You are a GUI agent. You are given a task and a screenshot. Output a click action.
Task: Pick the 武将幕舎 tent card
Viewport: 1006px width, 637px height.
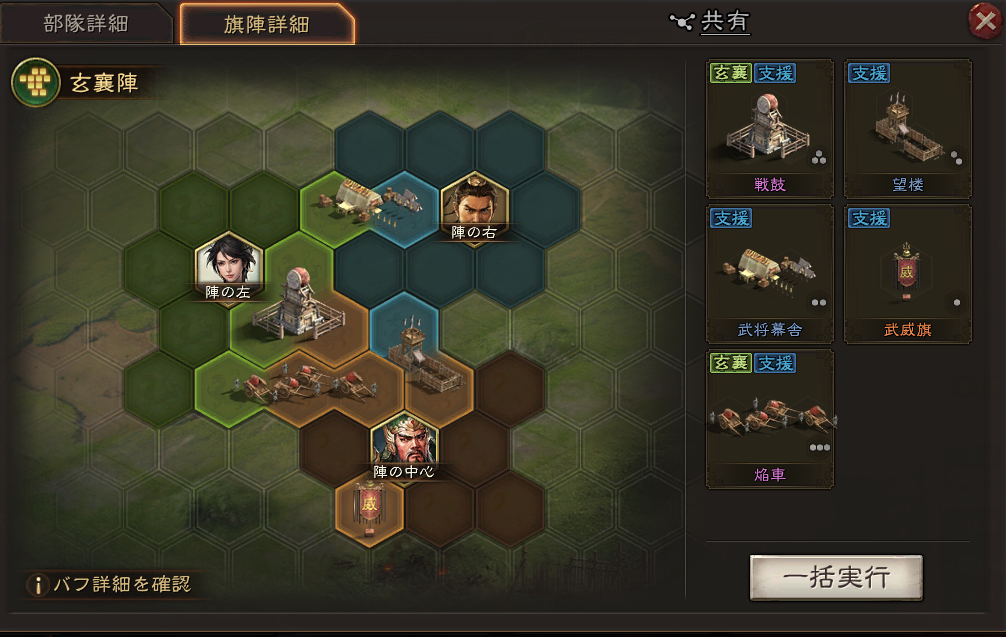pyautogui.click(x=770, y=274)
